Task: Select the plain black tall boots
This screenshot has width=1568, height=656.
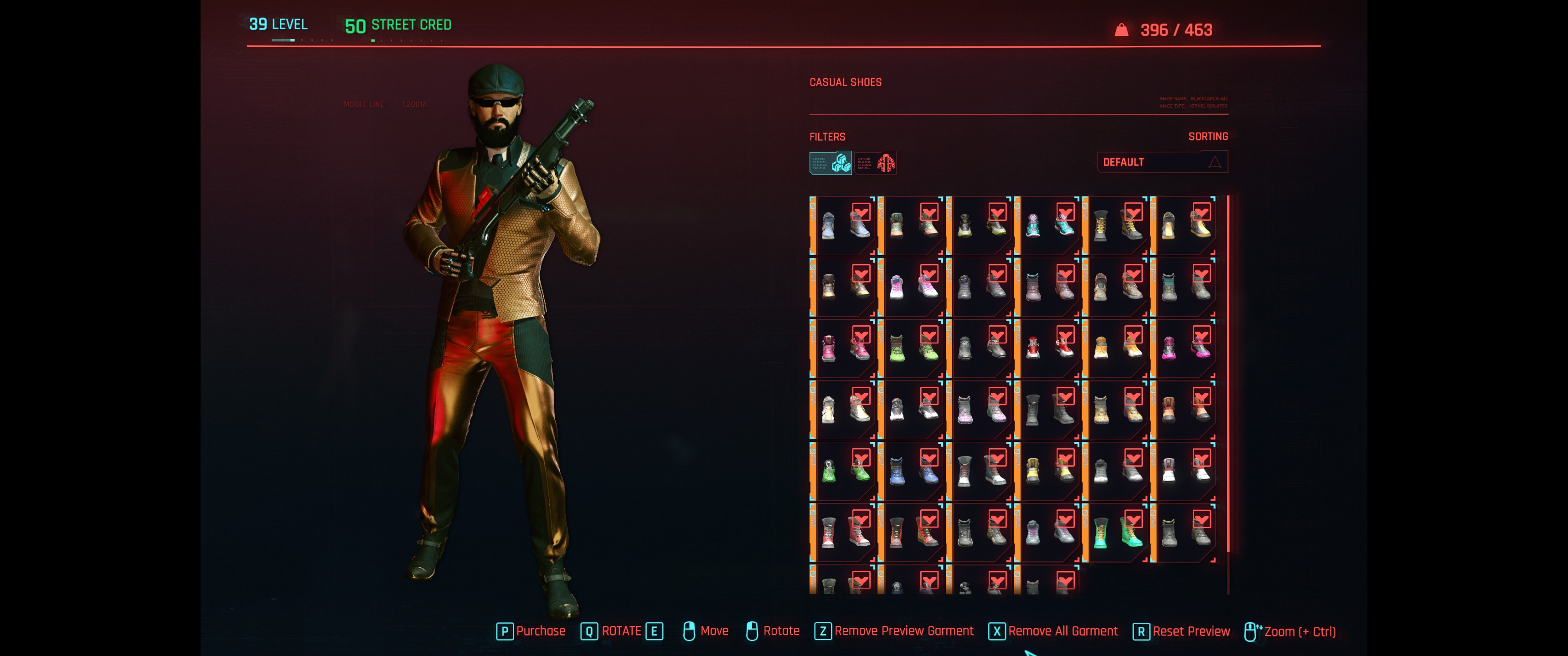Action: (1048, 409)
